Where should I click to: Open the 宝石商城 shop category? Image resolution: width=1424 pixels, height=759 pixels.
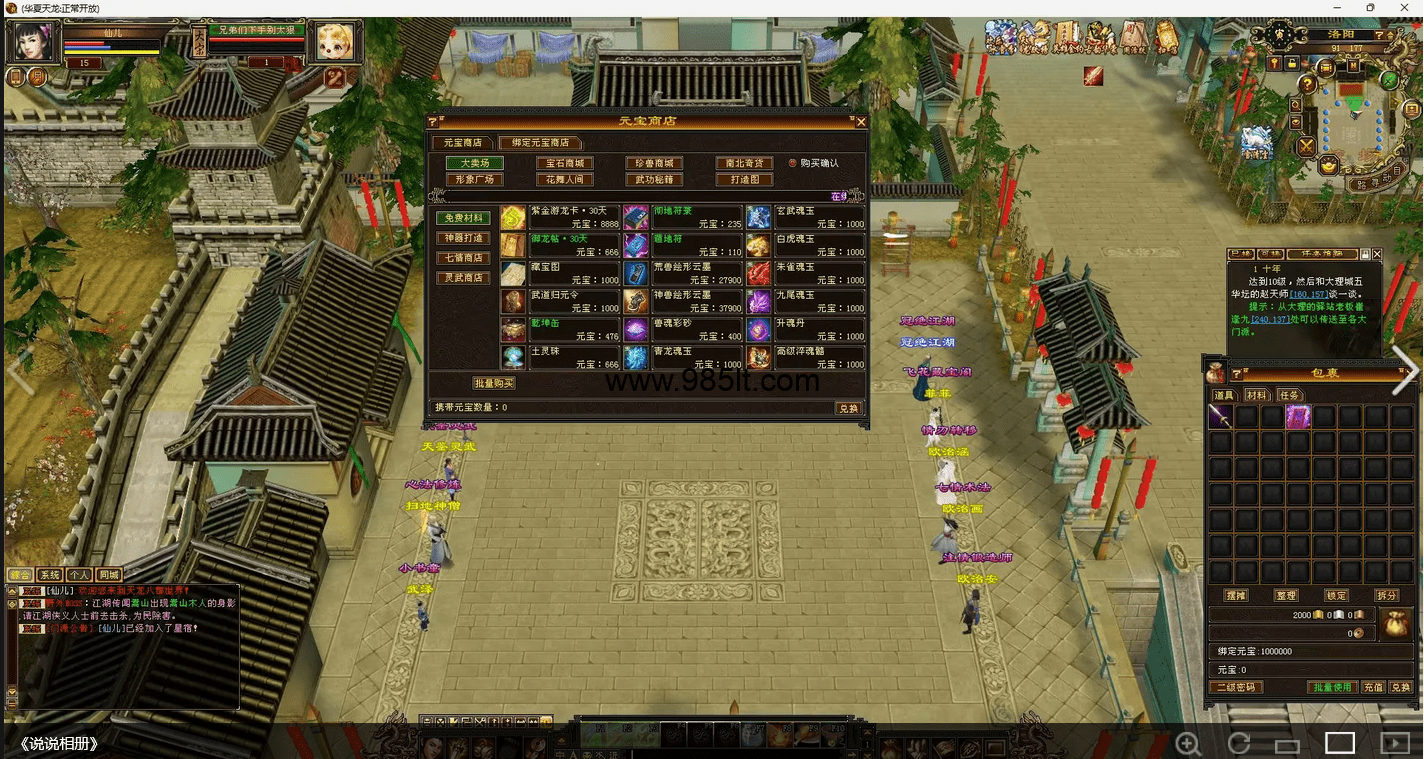tap(564, 163)
